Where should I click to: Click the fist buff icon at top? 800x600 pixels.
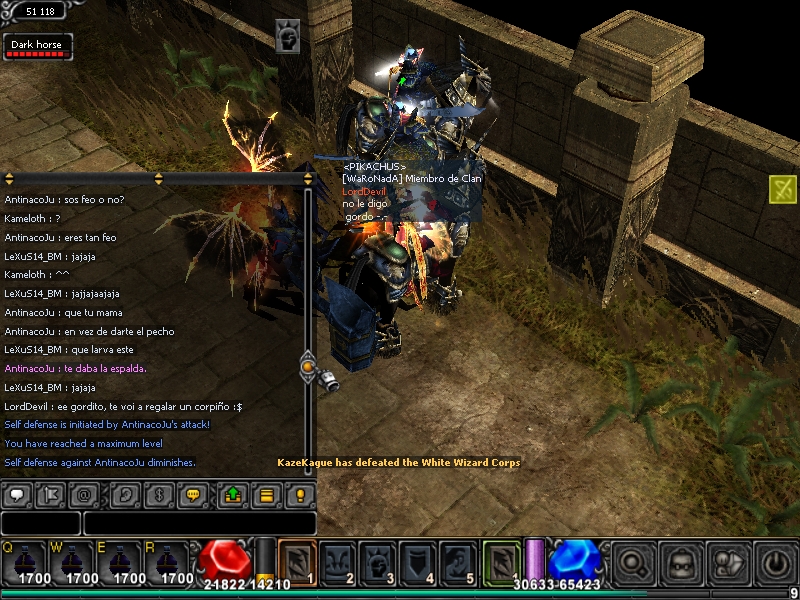pyautogui.click(x=289, y=36)
